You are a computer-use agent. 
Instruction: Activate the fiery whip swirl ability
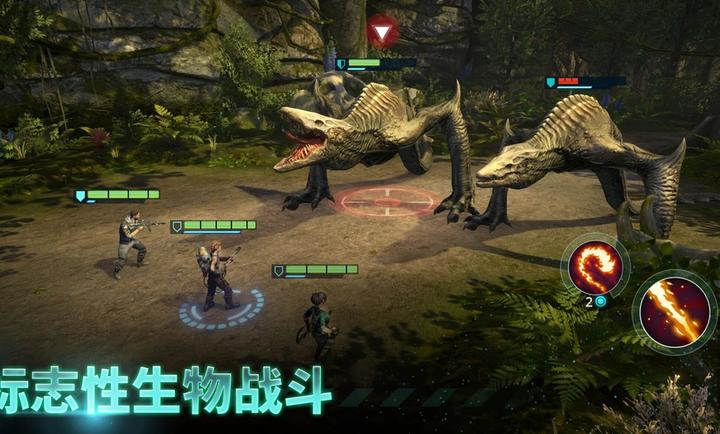[x=595, y=267]
